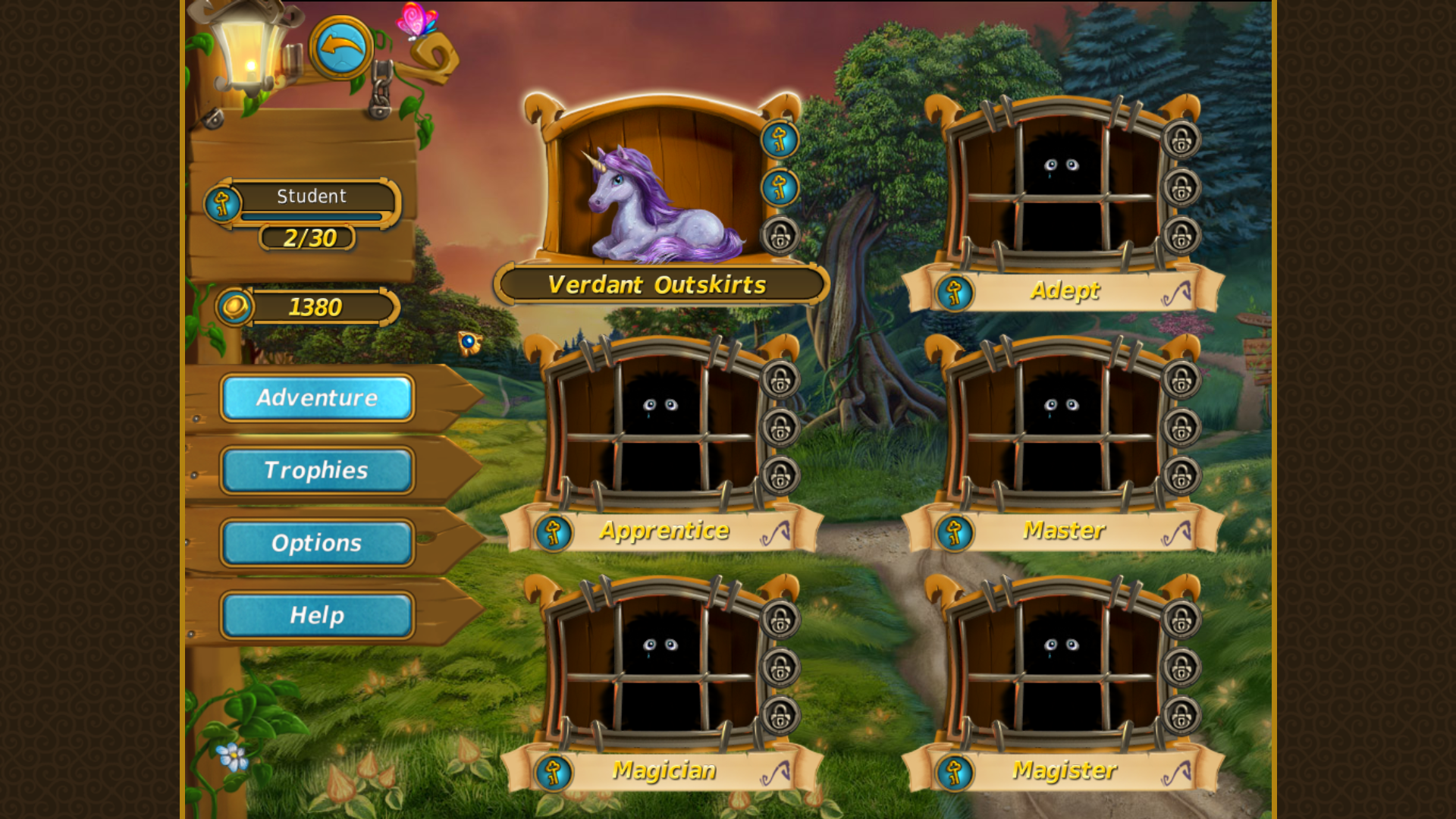Open the Trophies screen

316,471
